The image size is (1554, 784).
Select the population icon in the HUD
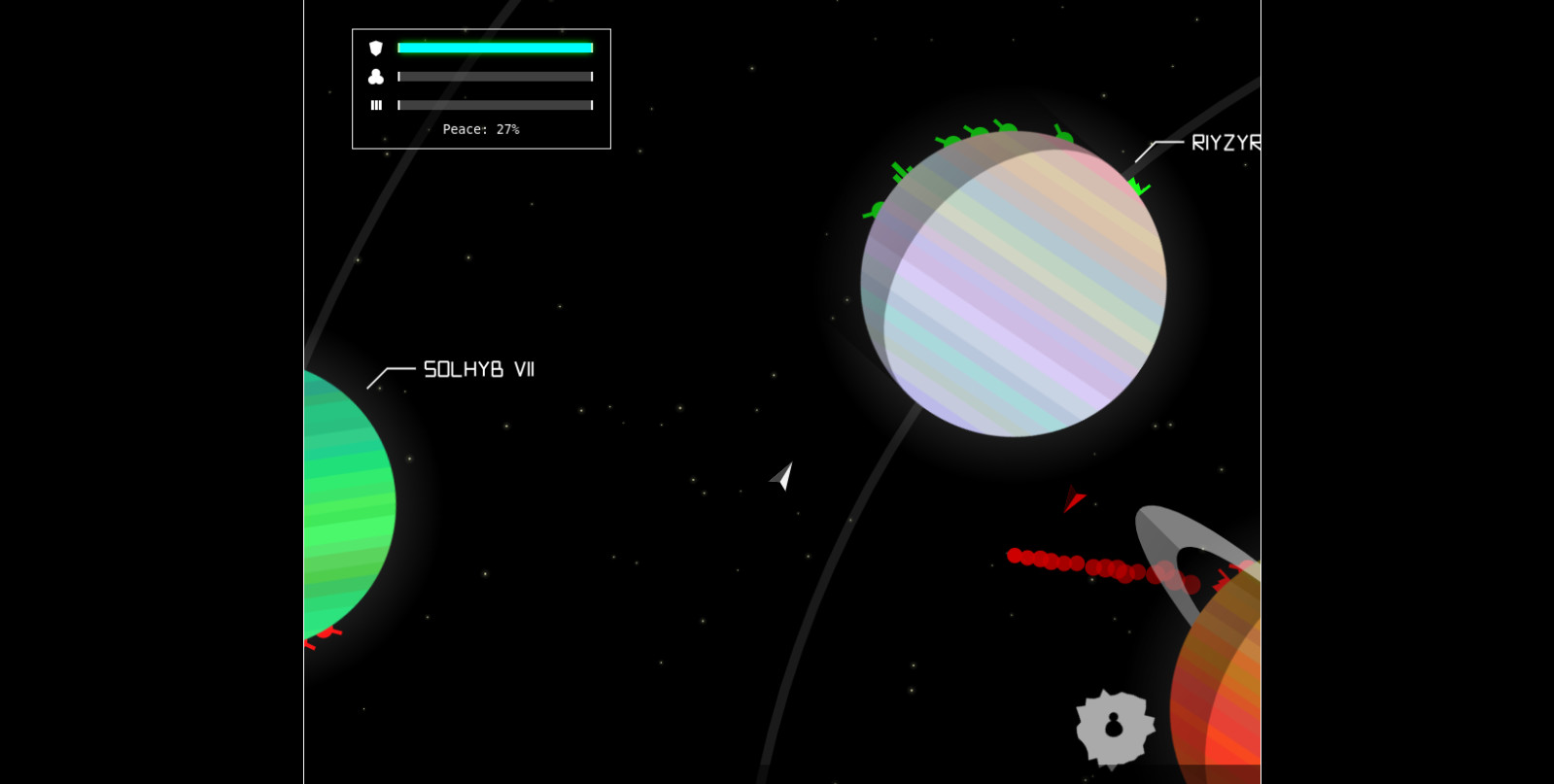[x=376, y=77]
